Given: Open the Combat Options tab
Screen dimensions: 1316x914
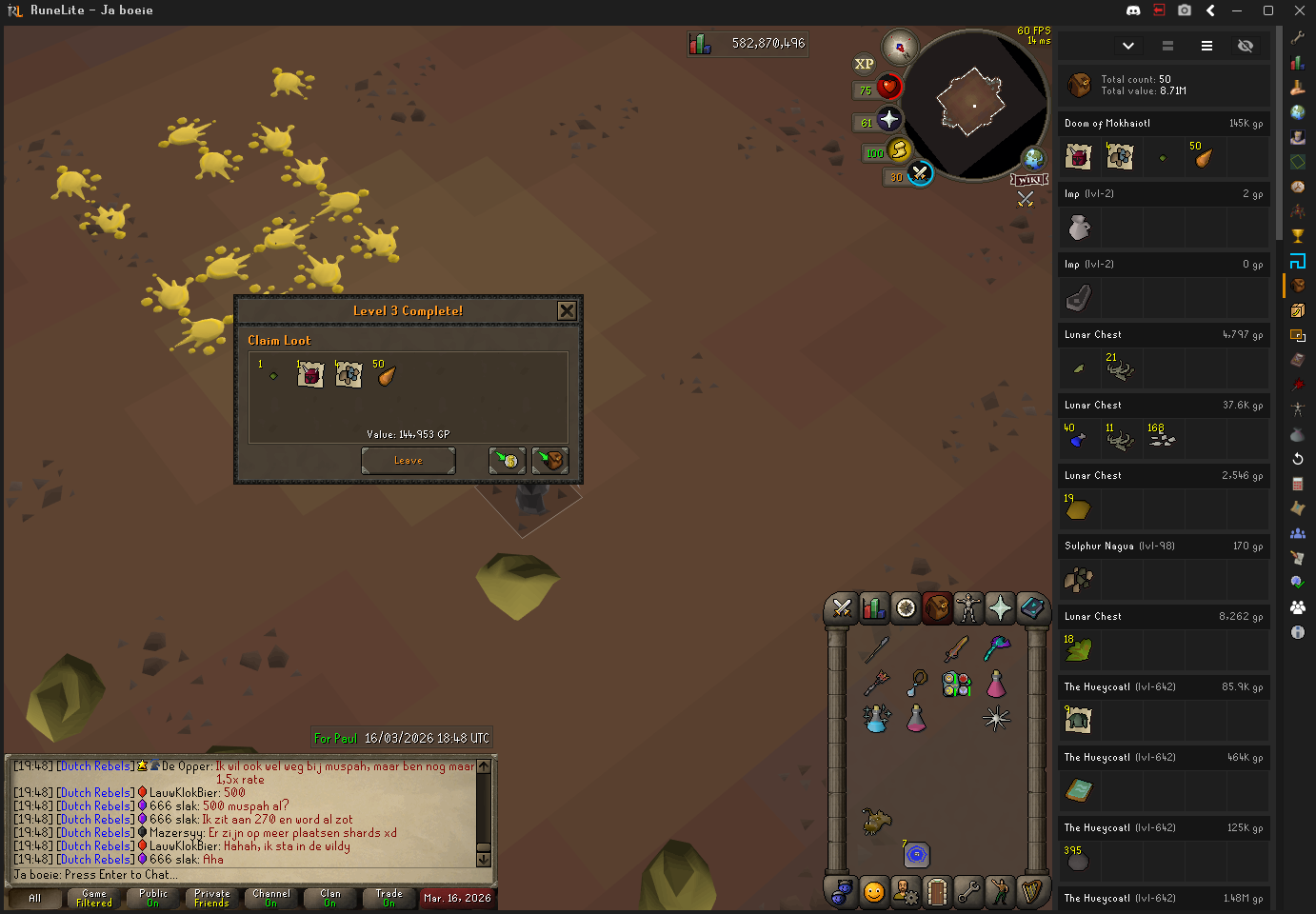Looking at the screenshot, I should [x=842, y=607].
